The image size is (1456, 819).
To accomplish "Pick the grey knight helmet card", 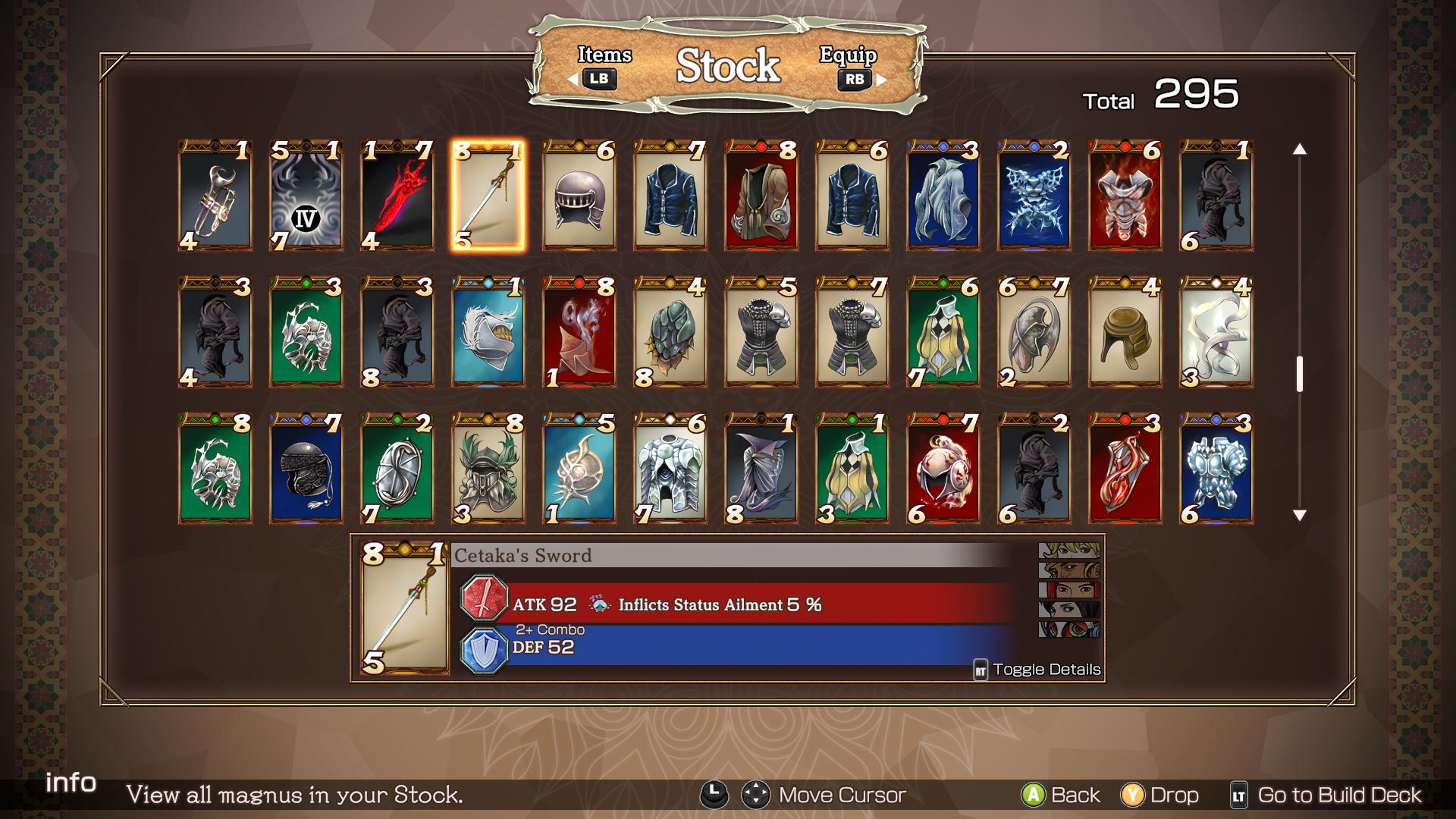I will pos(579,196).
